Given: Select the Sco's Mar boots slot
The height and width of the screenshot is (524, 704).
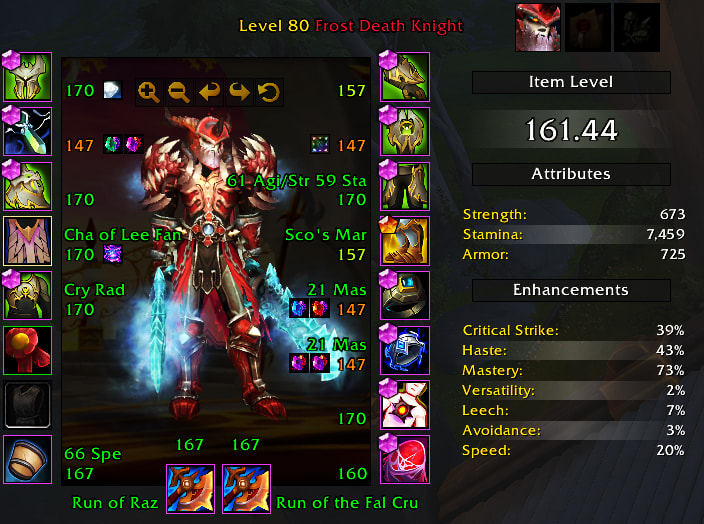Looking at the screenshot, I should tap(405, 240).
